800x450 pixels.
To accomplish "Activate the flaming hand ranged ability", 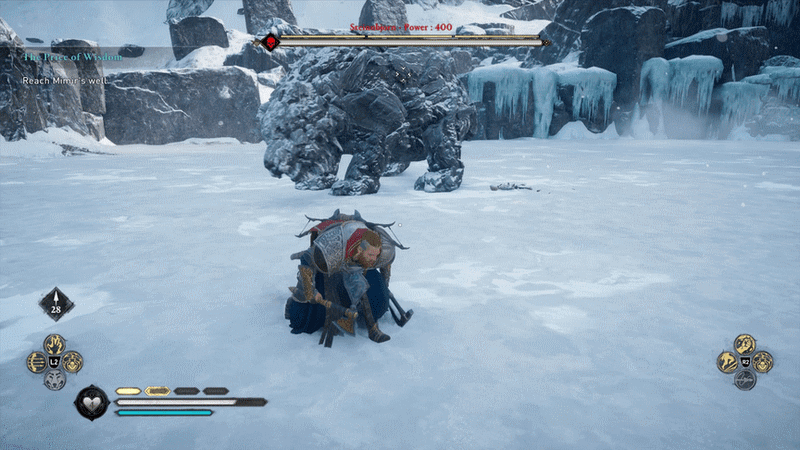I will tap(55, 345).
